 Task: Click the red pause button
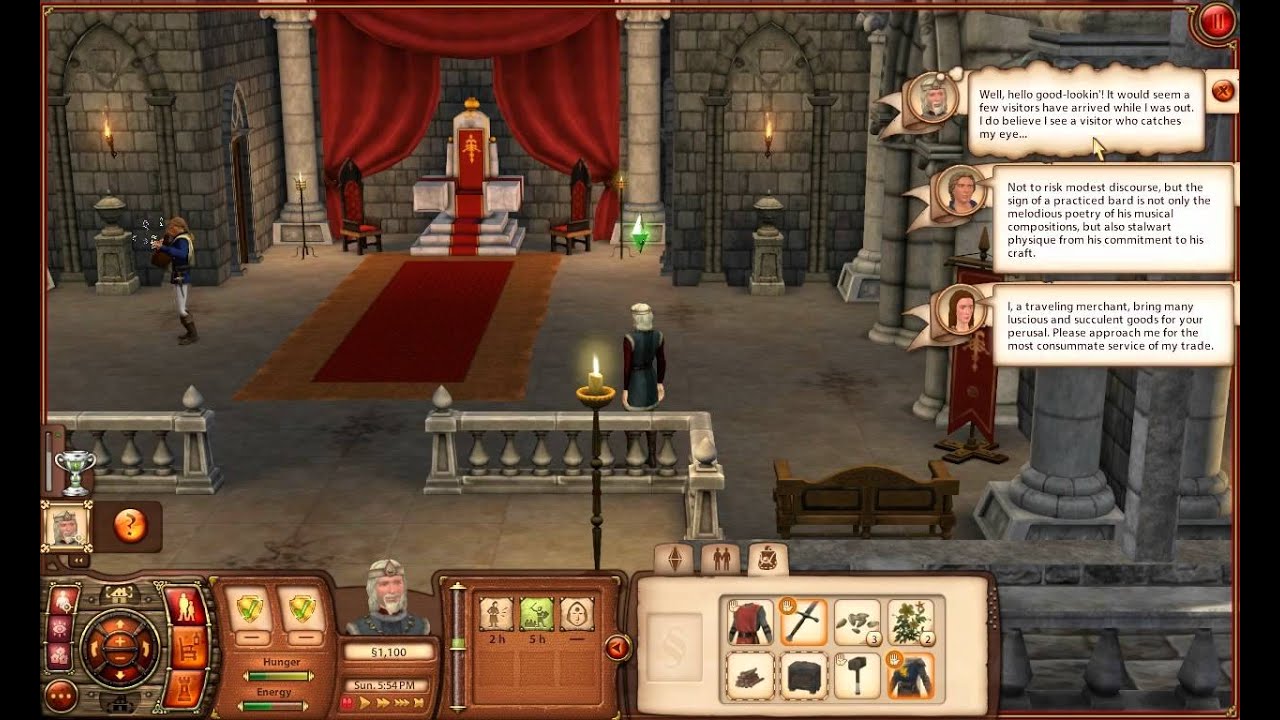click(1217, 21)
